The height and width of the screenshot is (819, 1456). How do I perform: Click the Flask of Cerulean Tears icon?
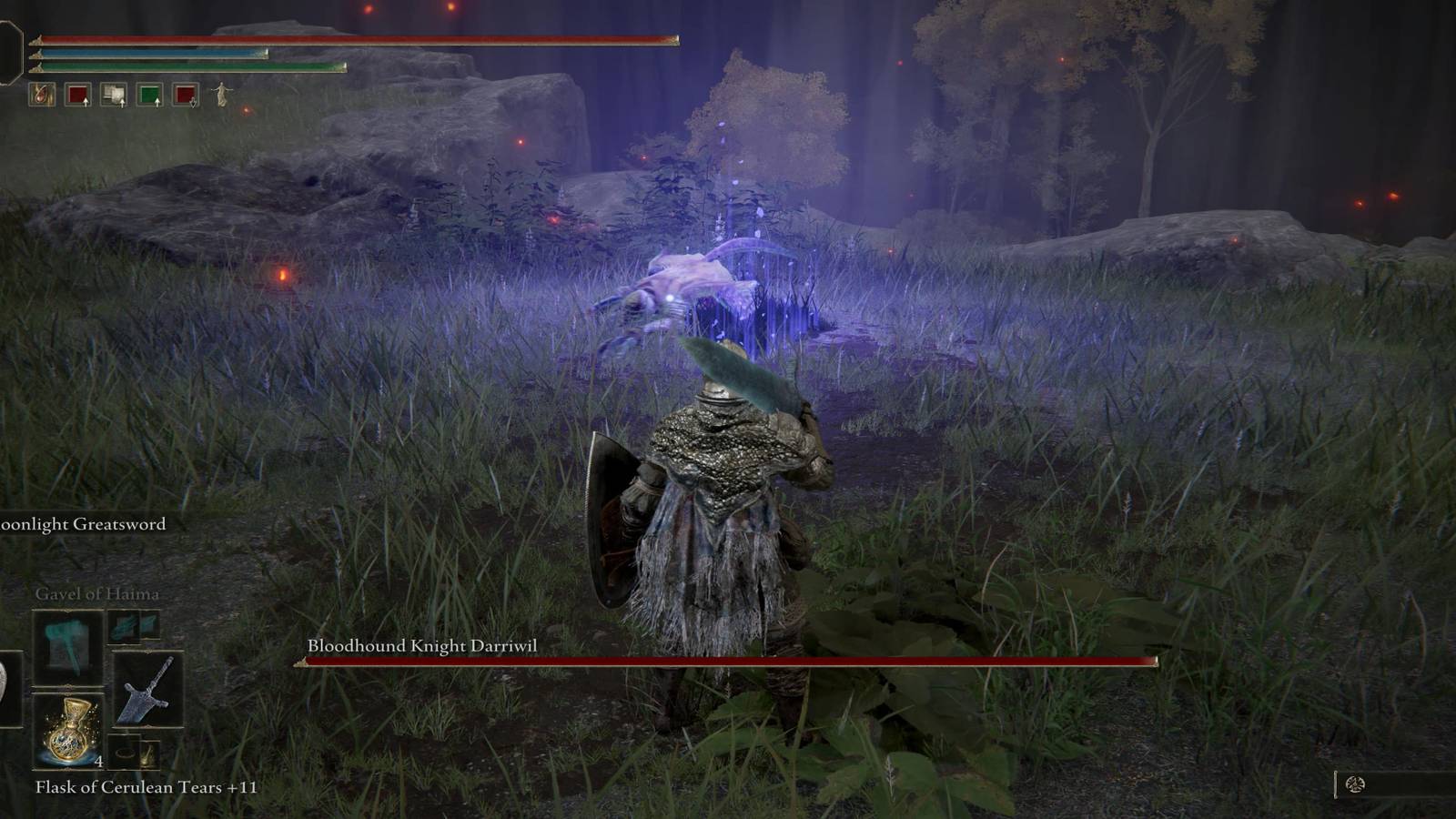click(68, 733)
